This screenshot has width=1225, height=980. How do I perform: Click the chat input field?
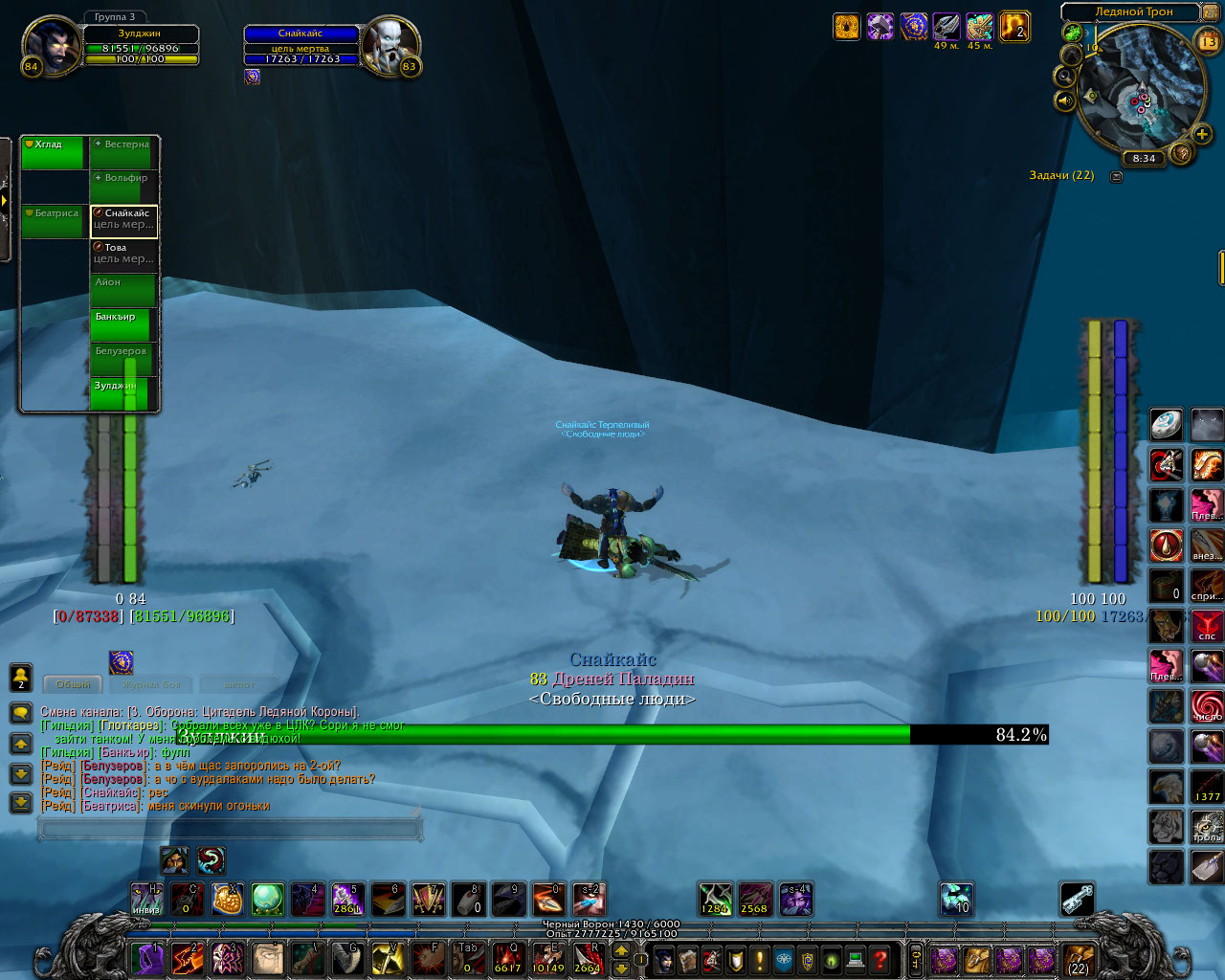[x=230, y=828]
